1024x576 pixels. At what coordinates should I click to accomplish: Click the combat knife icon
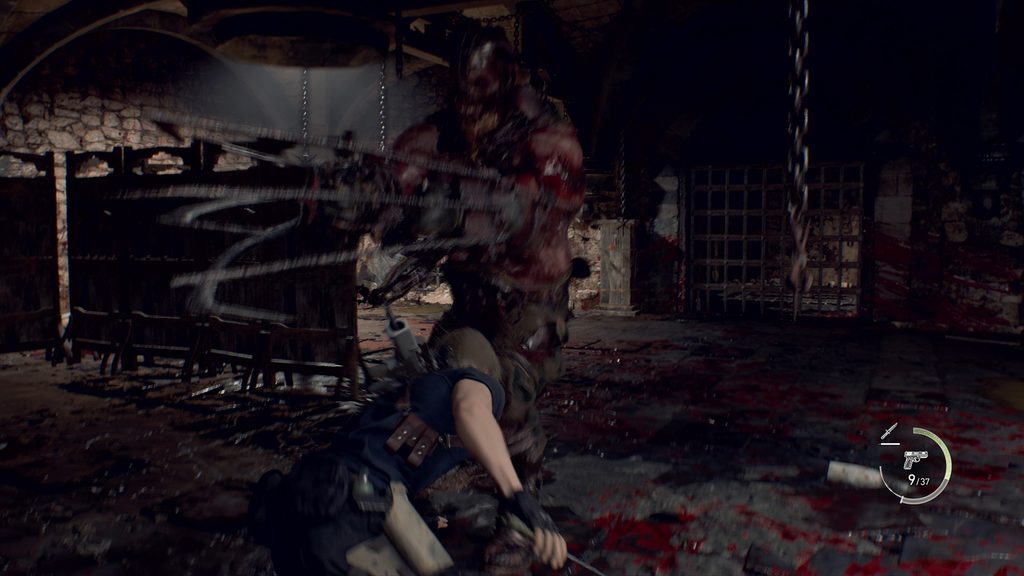[x=889, y=433]
